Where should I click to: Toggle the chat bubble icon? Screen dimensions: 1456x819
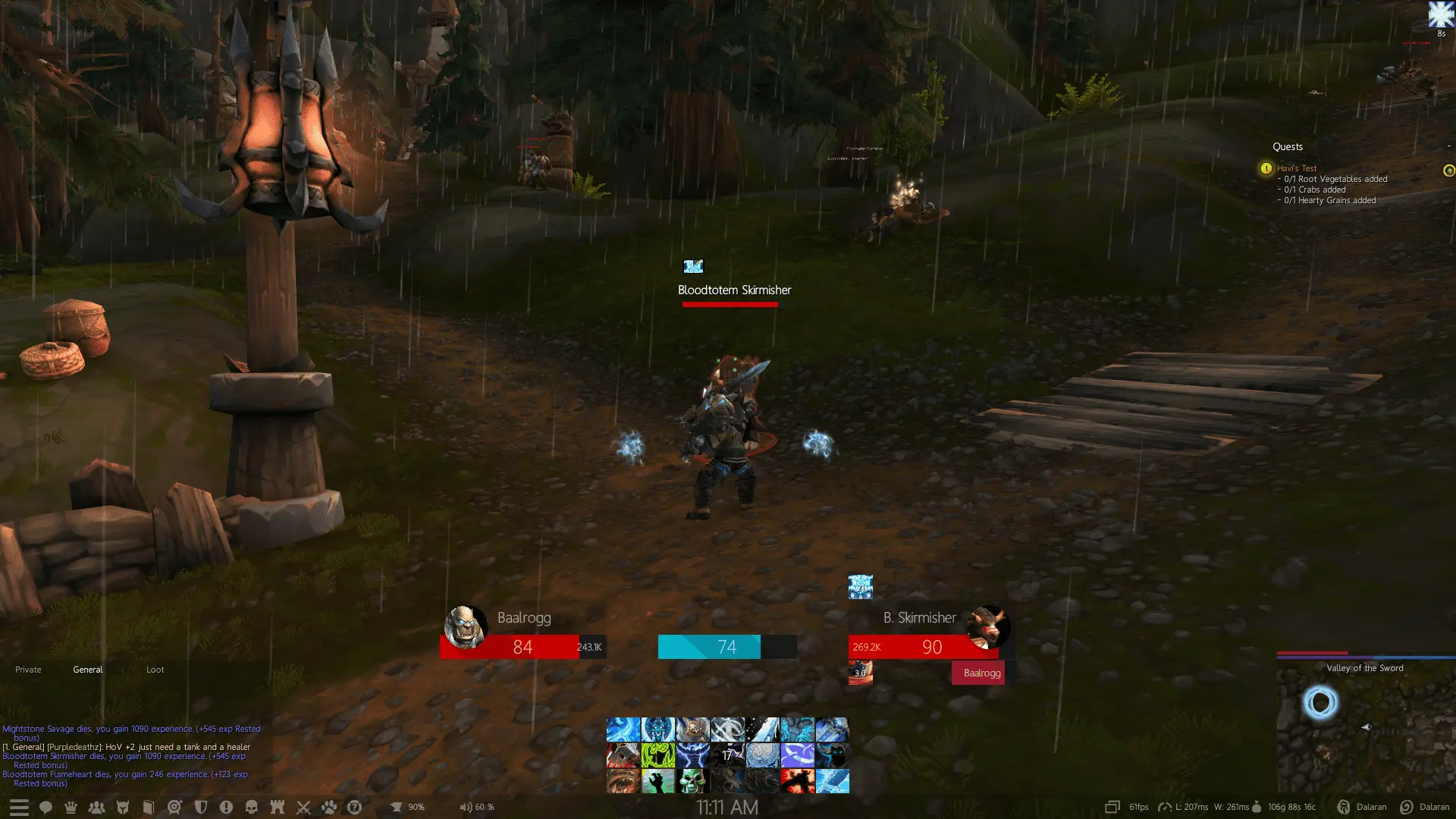tap(45, 806)
